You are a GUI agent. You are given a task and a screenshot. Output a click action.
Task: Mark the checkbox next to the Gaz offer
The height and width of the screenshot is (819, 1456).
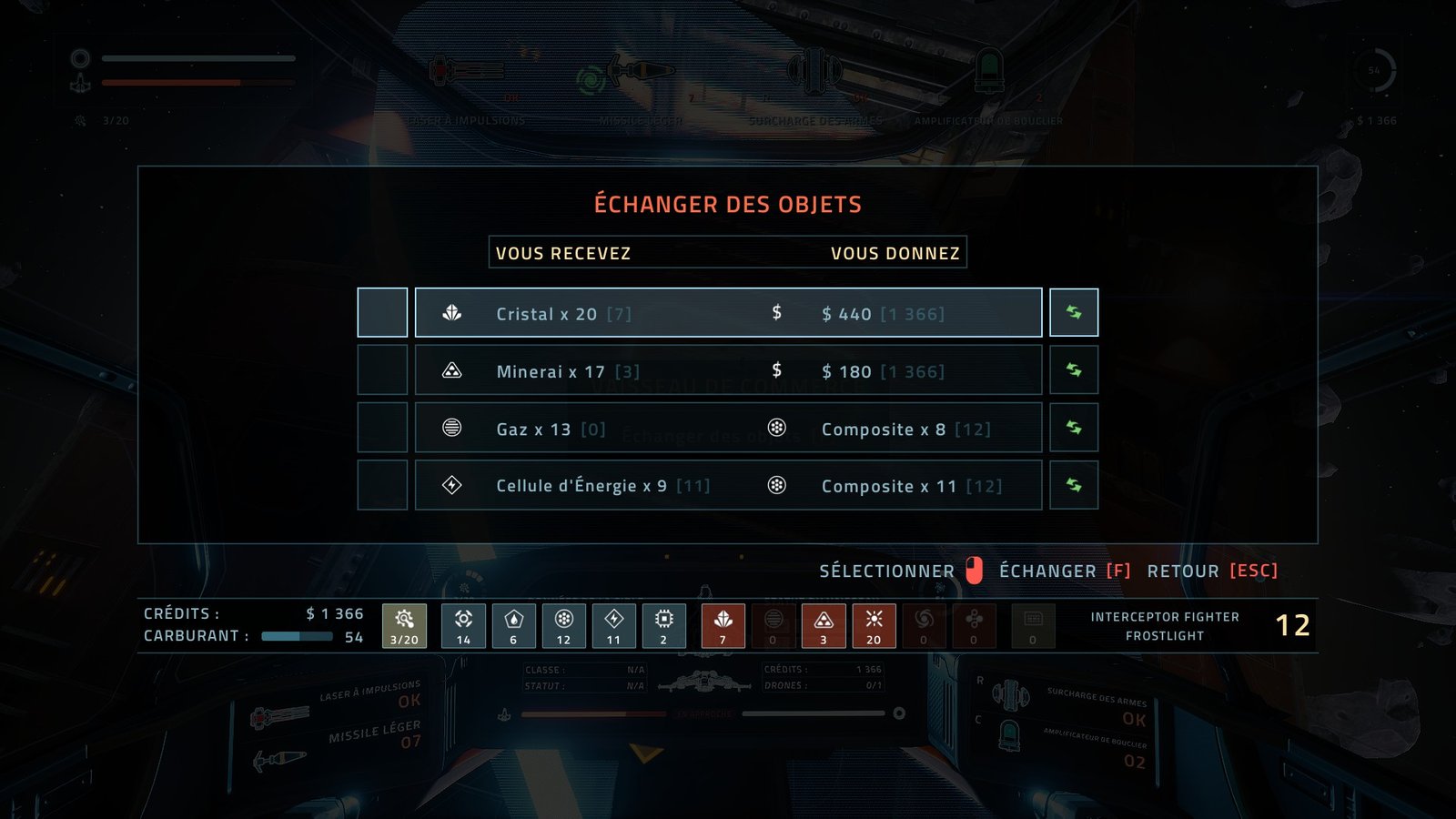click(x=382, y=428)
